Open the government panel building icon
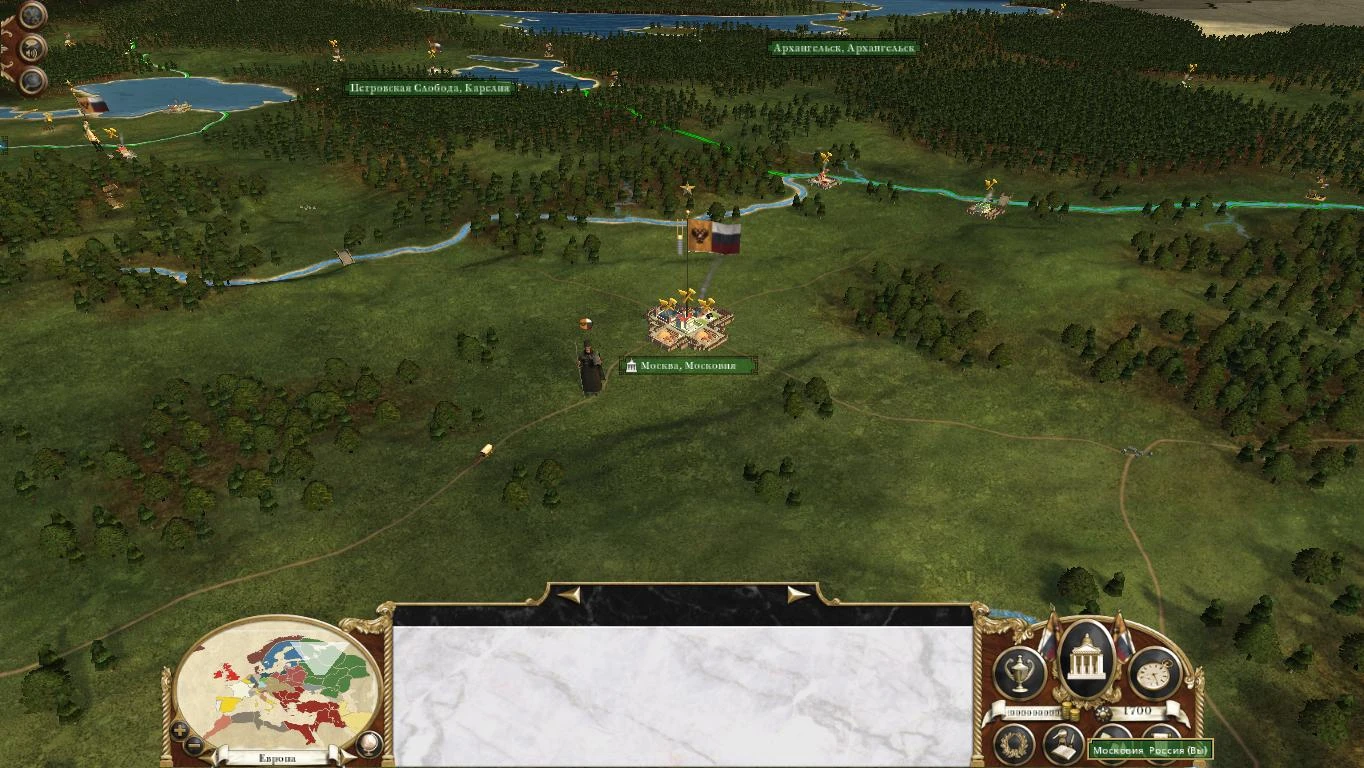 click(1085, 660)
